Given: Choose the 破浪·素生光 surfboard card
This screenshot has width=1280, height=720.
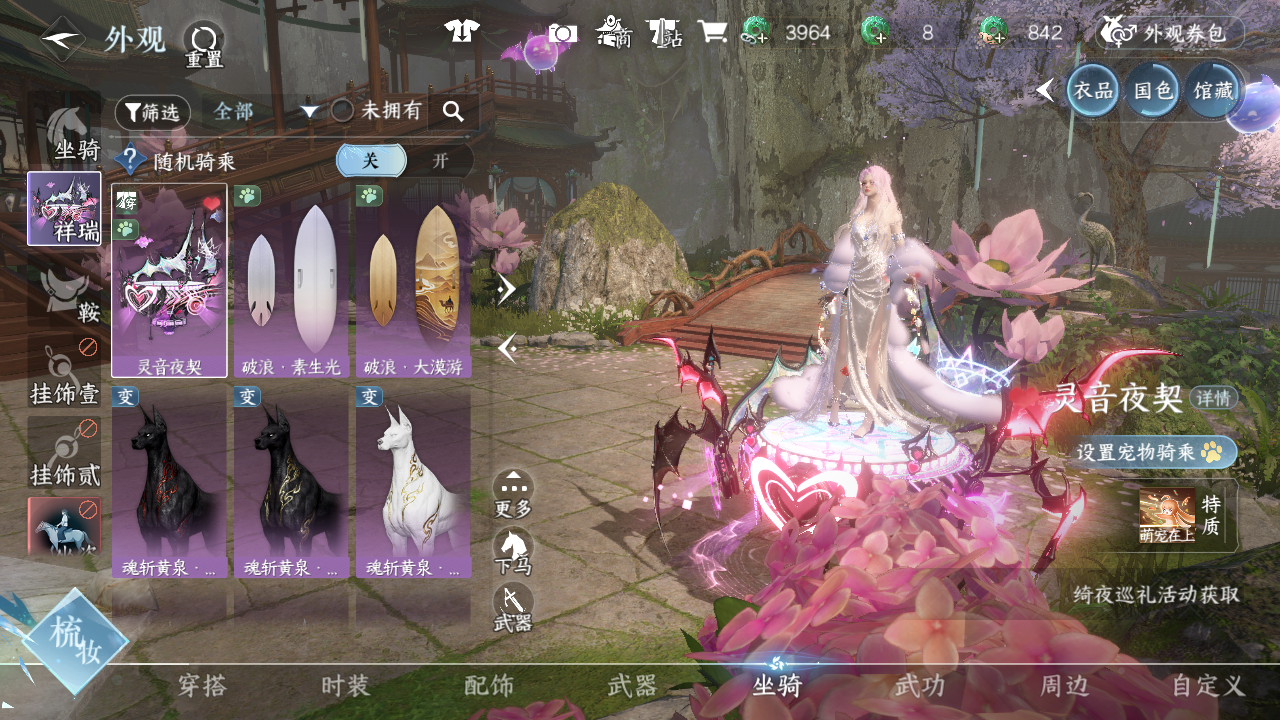Looking at the screenshot, I should [291, 281].
